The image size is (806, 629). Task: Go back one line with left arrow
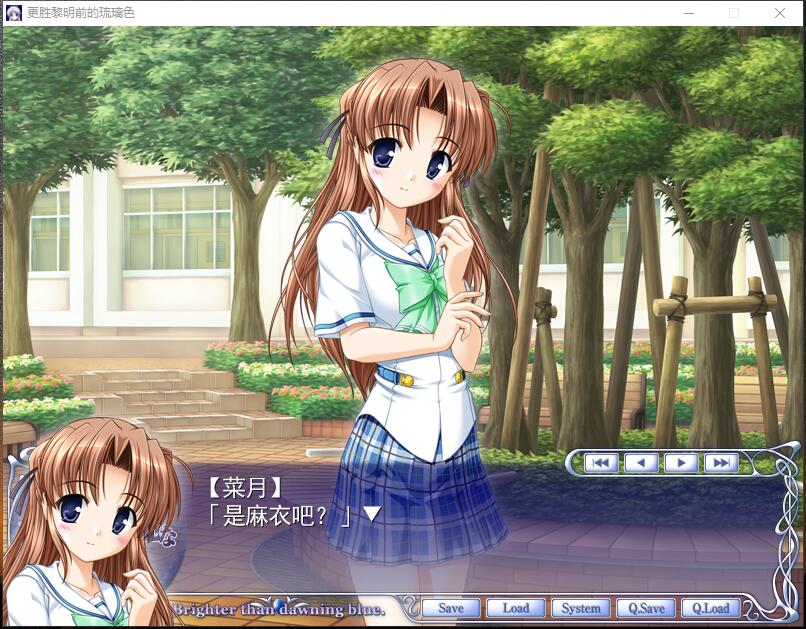pyautogui.click(x=641, y=462)
